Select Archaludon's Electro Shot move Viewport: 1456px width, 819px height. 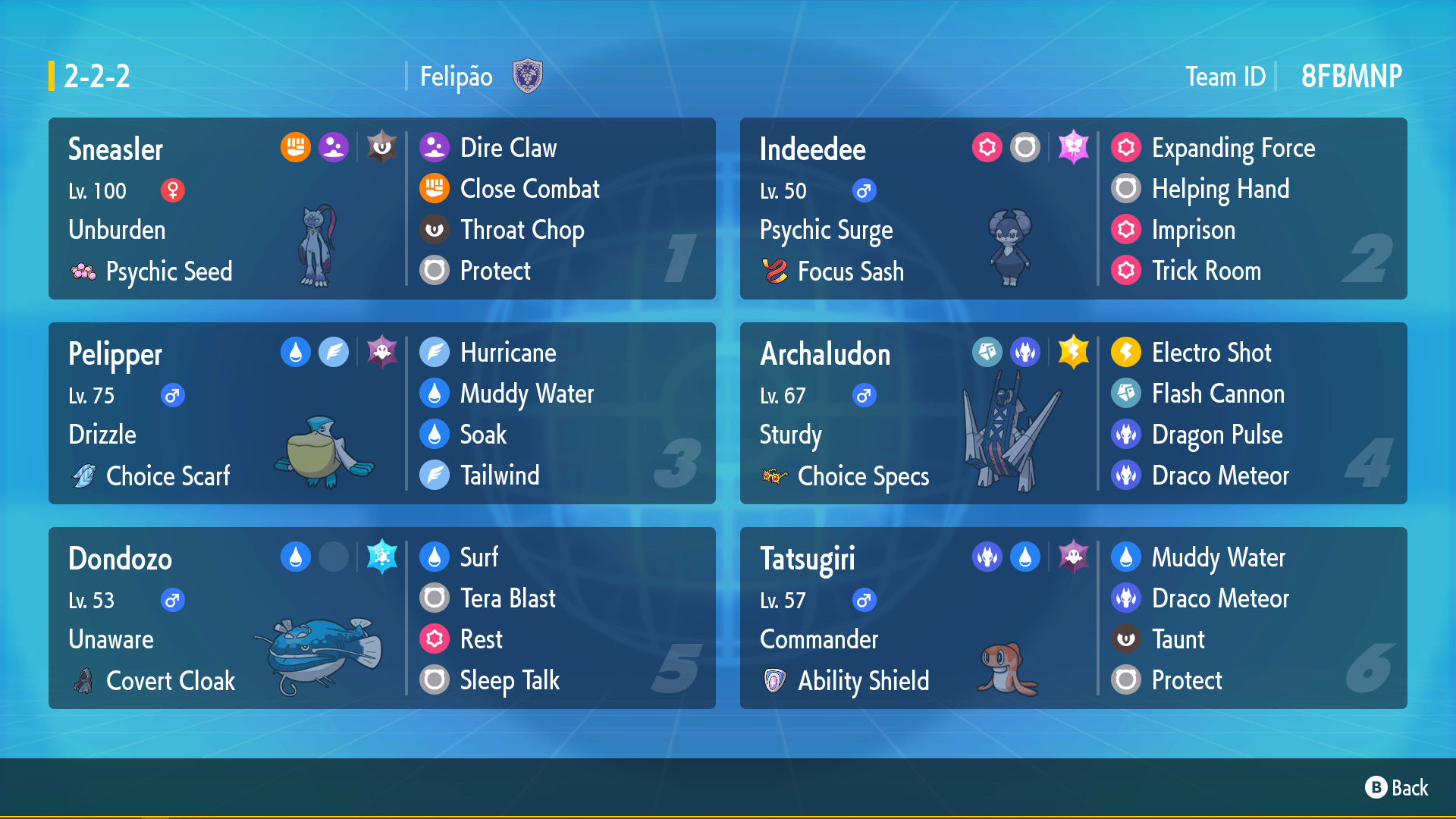point(1211,353)
